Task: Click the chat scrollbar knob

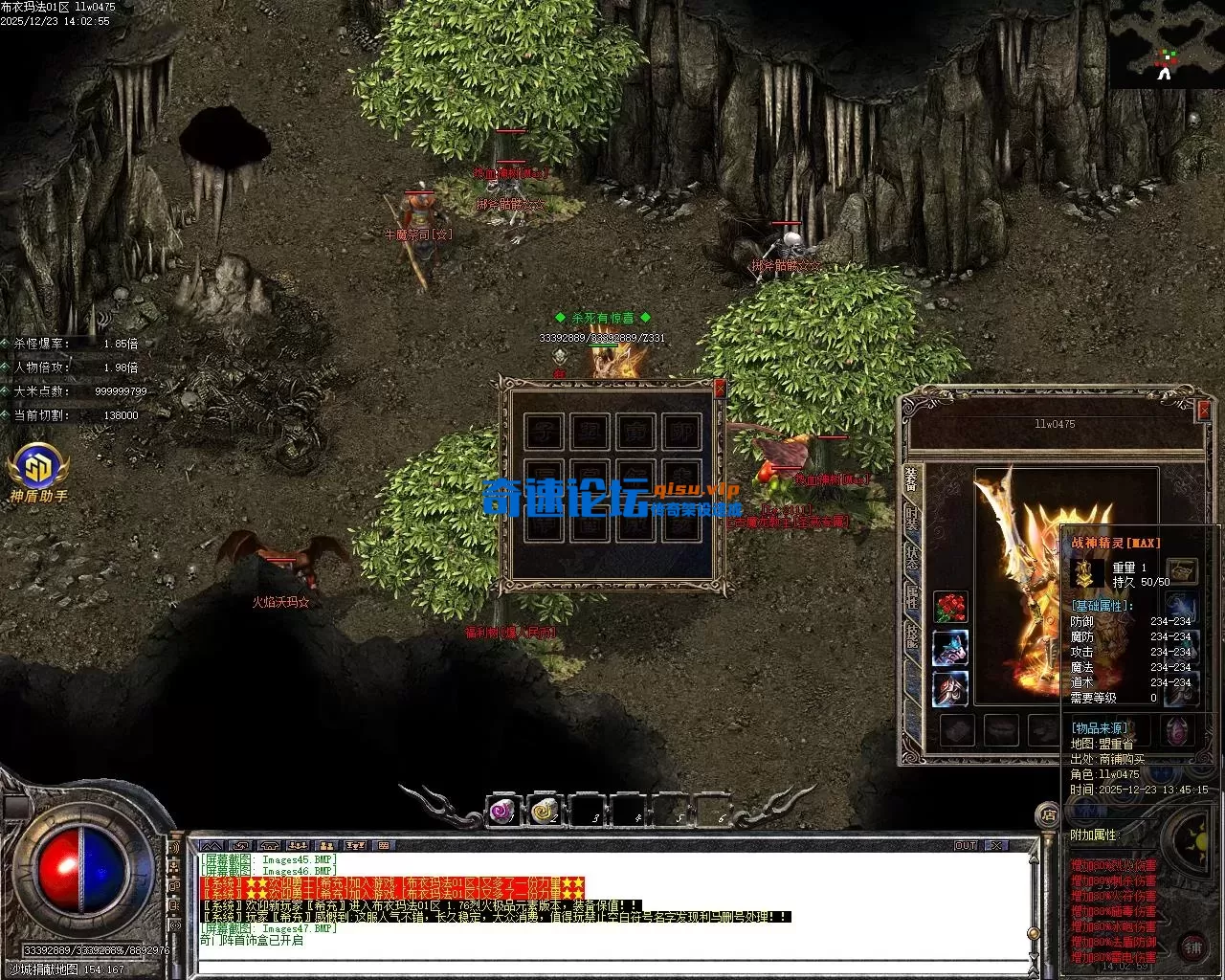Action: 1033,933
